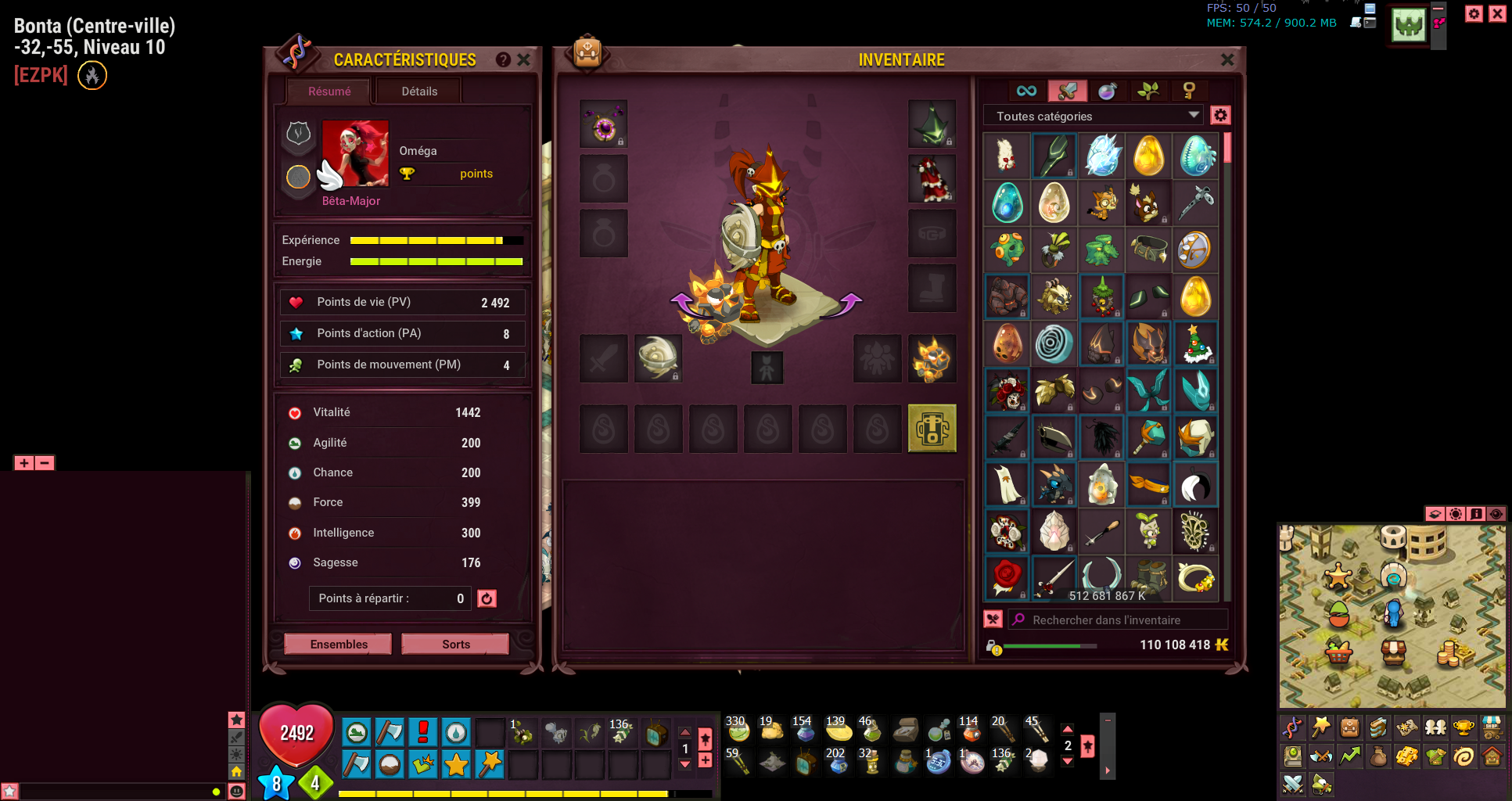Click the minimap of Bonta
The height and width of the screenshot is (801, 1512).
[1392, 616]
